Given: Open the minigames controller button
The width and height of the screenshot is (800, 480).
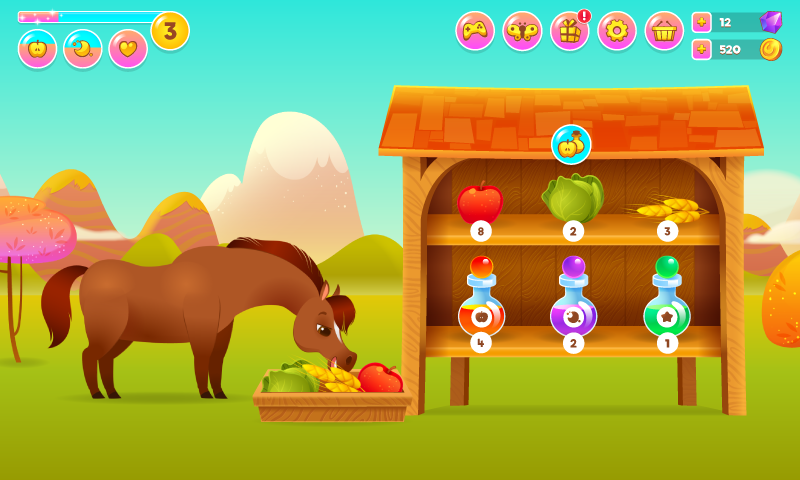Looking at the screenshot, I should point(475,31).
